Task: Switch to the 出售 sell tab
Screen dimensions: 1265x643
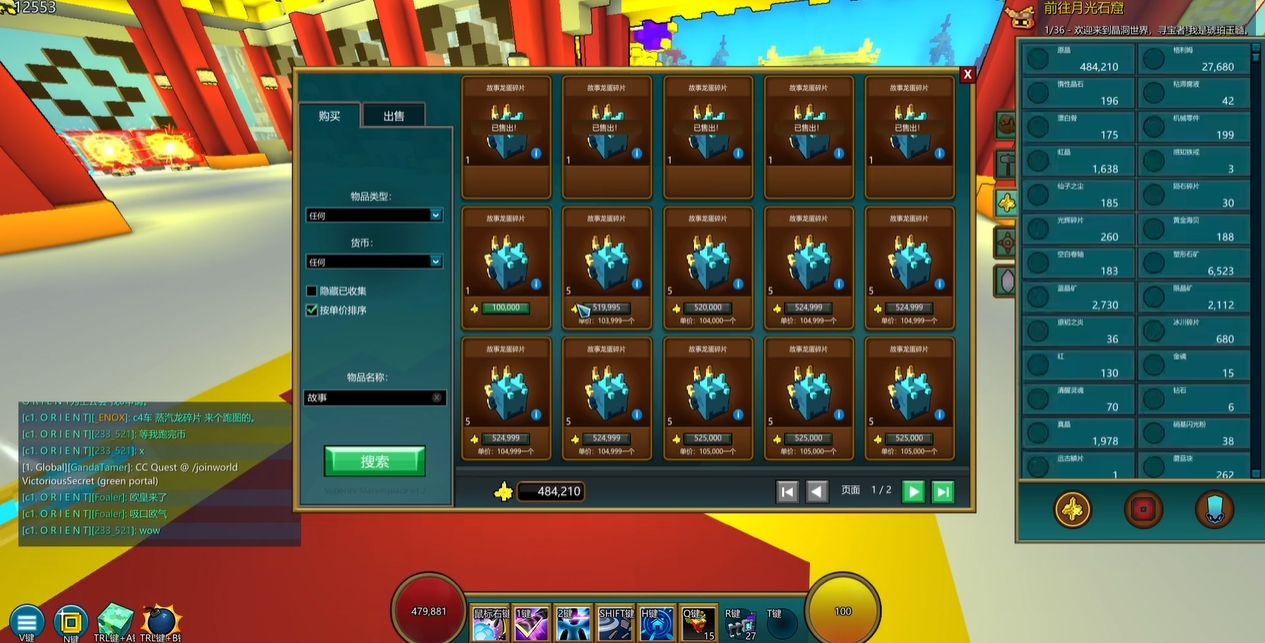Action: click(x=394, y=116)
